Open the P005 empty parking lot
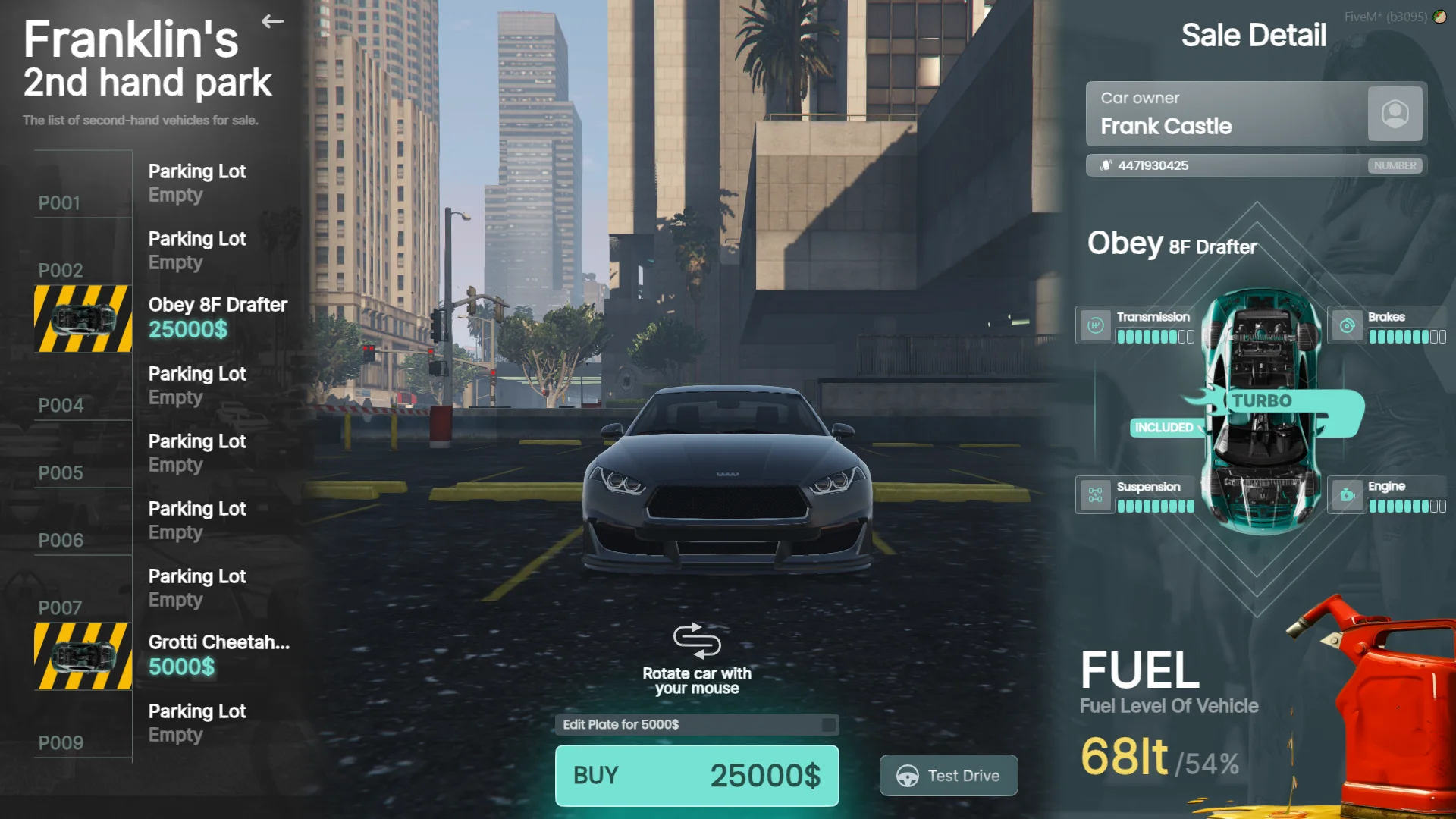Screen dimensions: 1456x819 [163, 453]
